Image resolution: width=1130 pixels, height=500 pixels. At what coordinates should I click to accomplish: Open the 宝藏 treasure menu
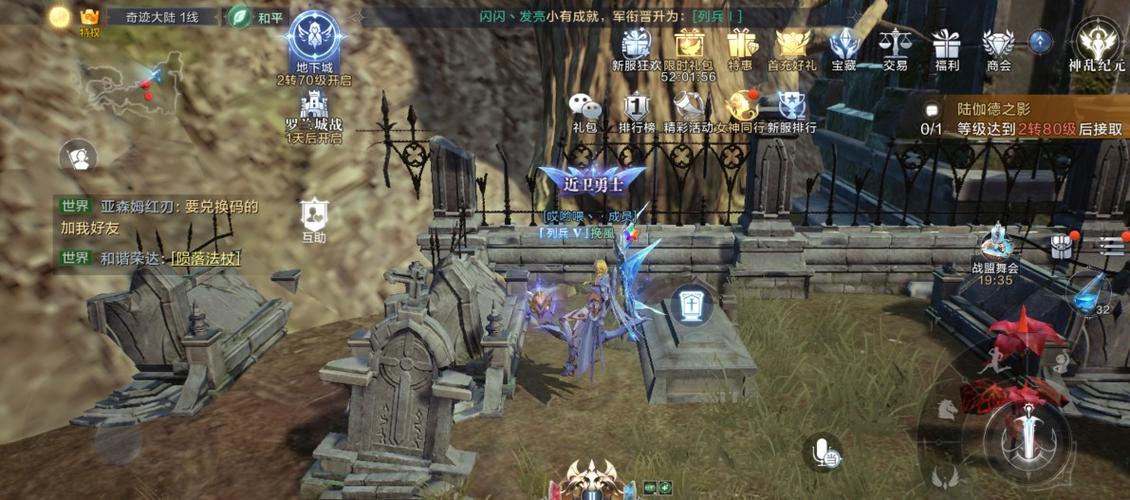click(844, 46)
